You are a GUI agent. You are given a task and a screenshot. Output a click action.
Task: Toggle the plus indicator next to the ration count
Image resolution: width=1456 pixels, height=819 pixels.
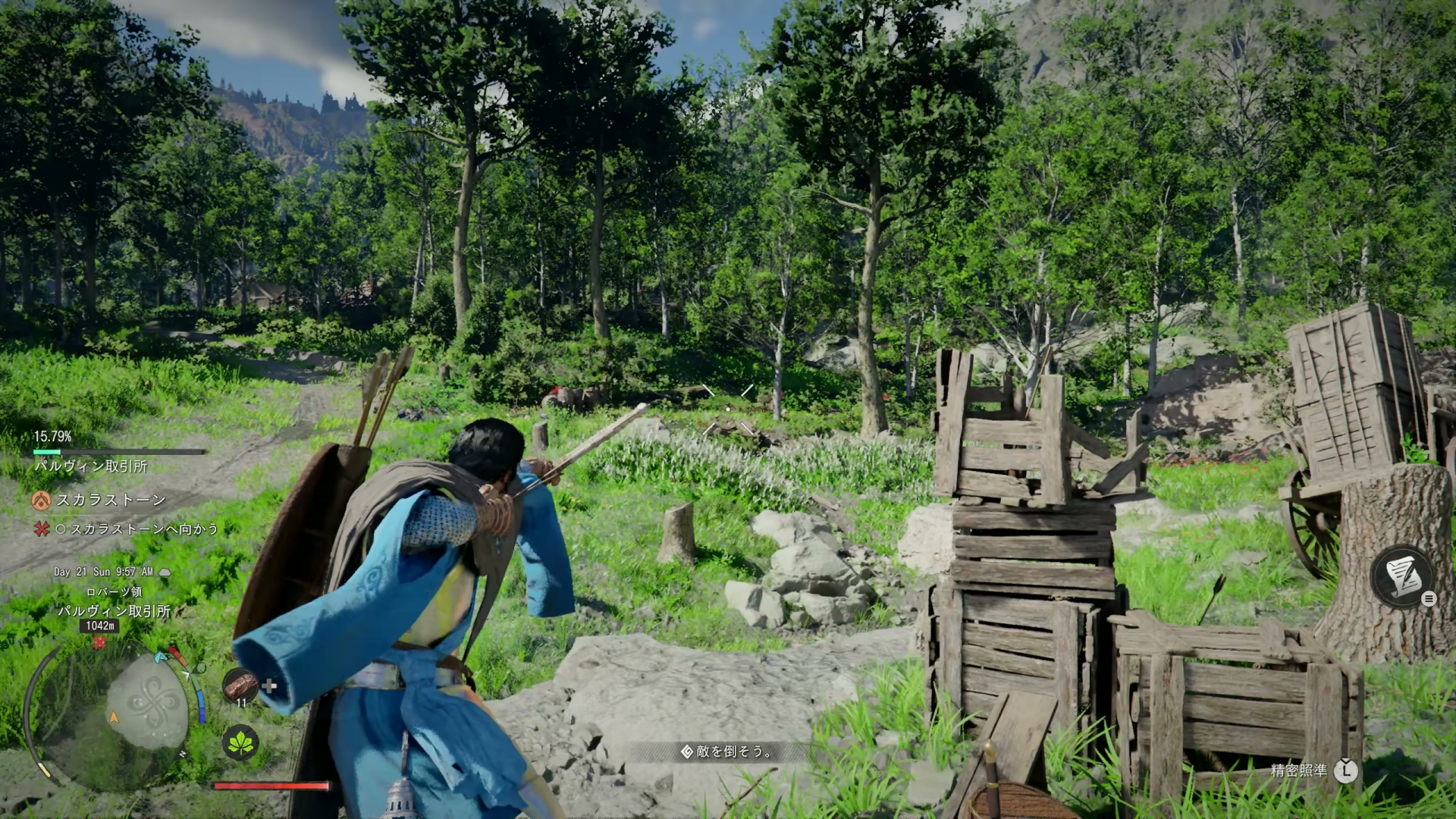click(x=268, y=686)
